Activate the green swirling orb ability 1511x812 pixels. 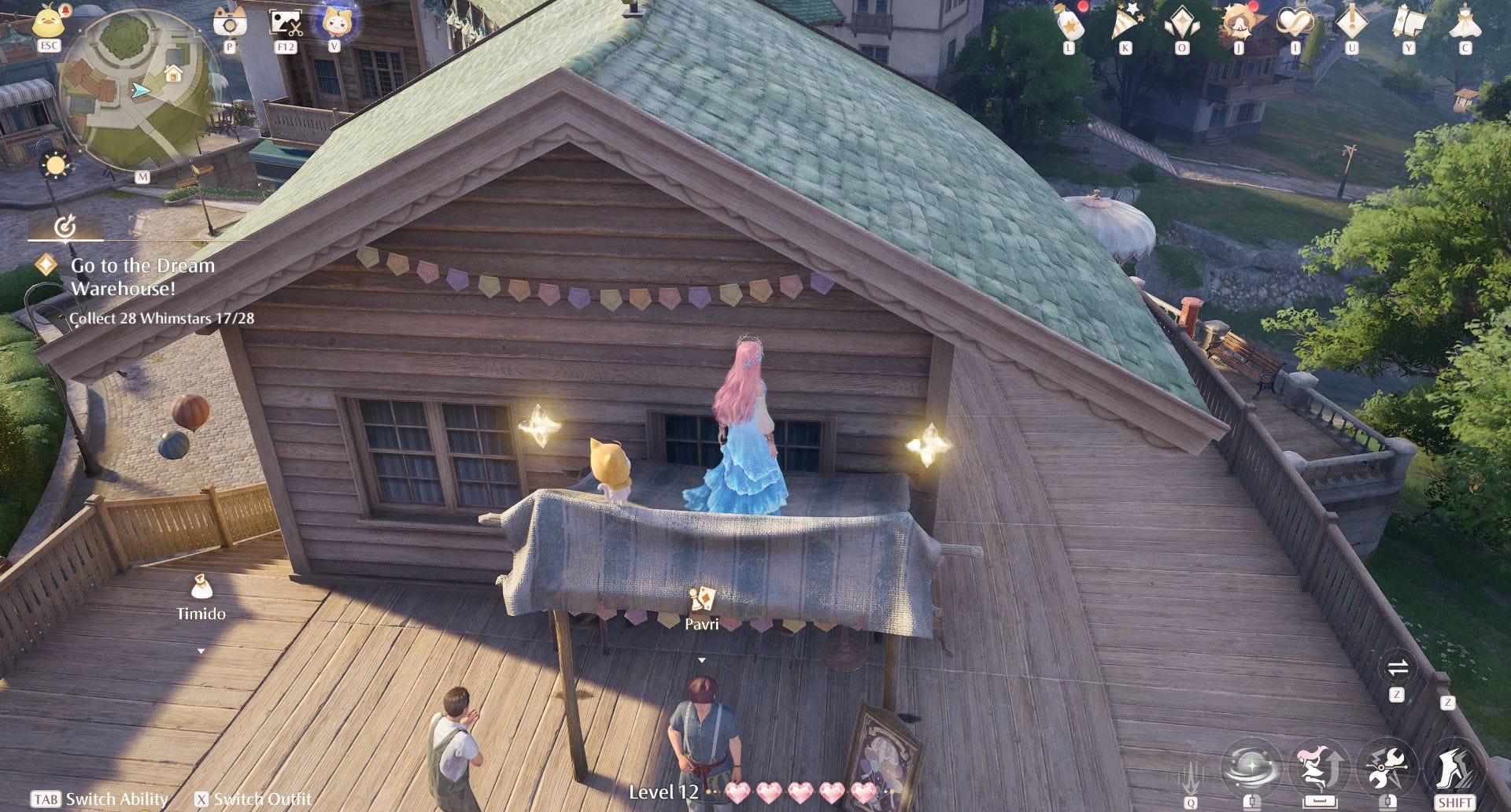(x=1252, y=766)
